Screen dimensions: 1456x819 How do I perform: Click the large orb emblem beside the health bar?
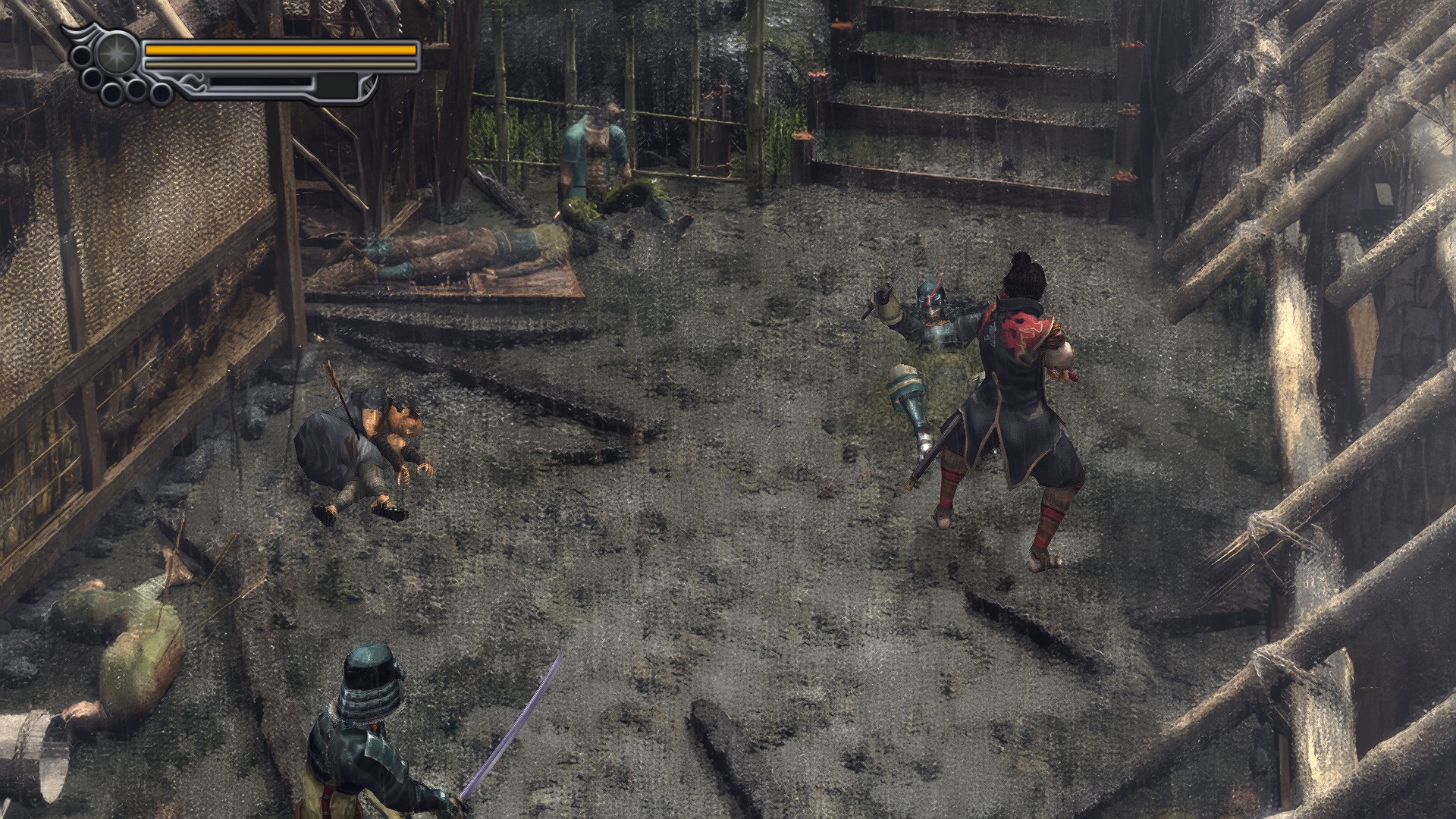click(x=116, y=54)
